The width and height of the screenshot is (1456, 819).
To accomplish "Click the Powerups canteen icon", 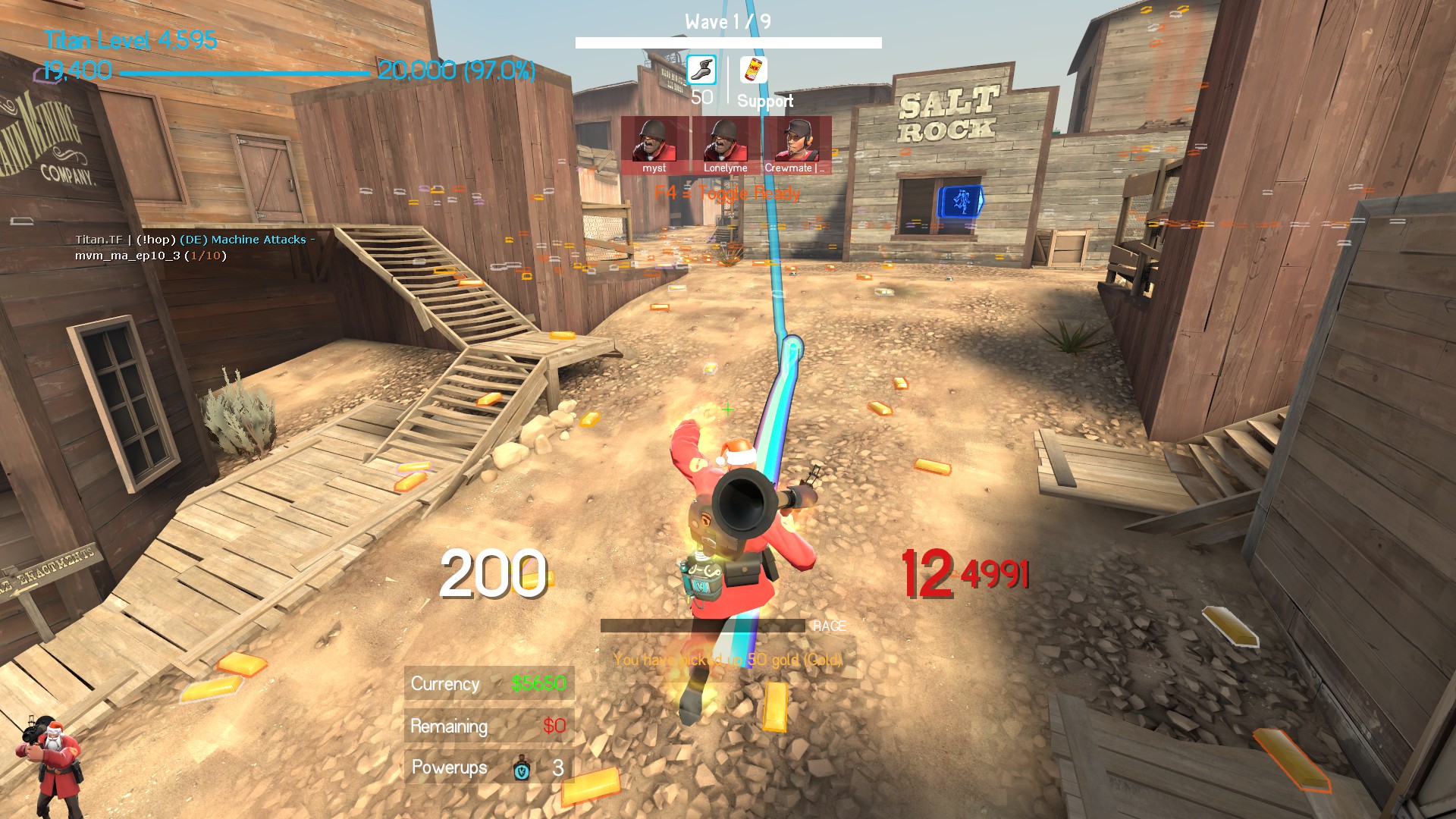I will click(522, 767).
